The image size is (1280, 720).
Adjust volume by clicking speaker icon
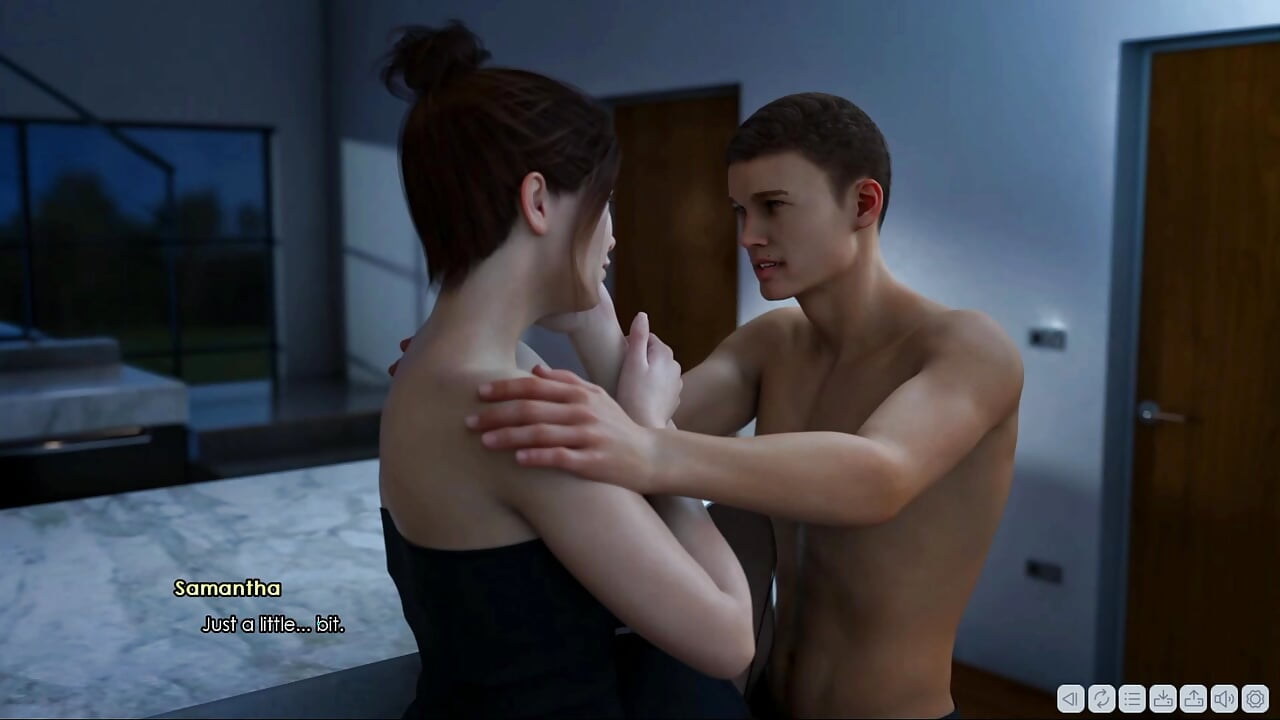[x=1223, y=699]
